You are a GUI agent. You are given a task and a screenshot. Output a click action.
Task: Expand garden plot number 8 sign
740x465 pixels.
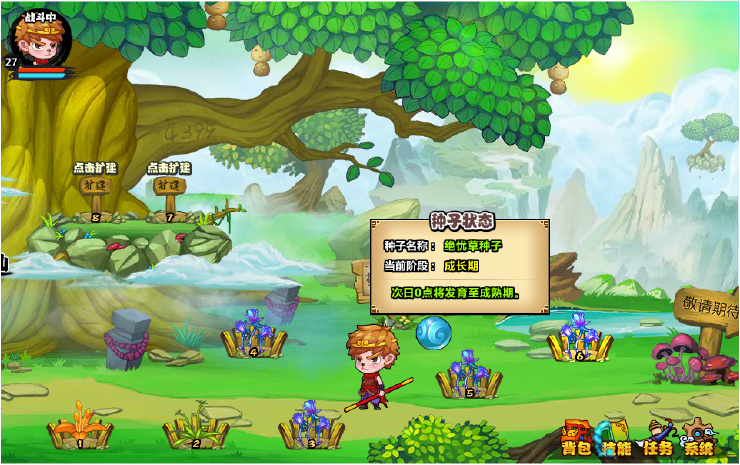click(x=93, y=187)
